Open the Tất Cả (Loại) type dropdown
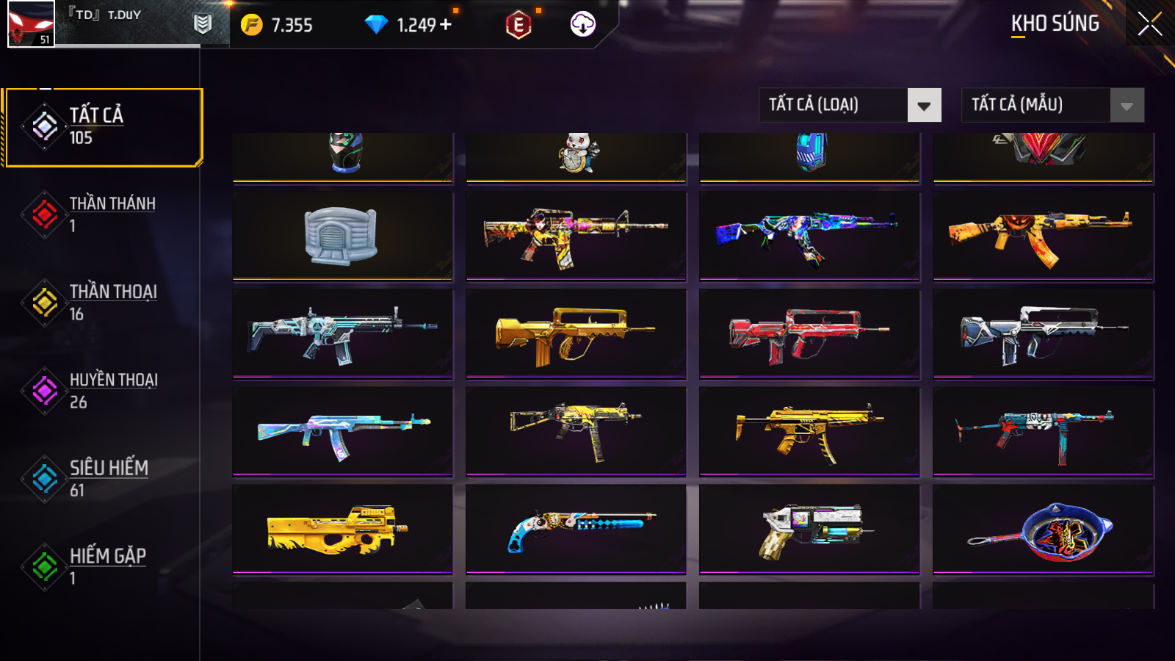Viewport: 1175px width, 661px height. (x=850, y=105)
